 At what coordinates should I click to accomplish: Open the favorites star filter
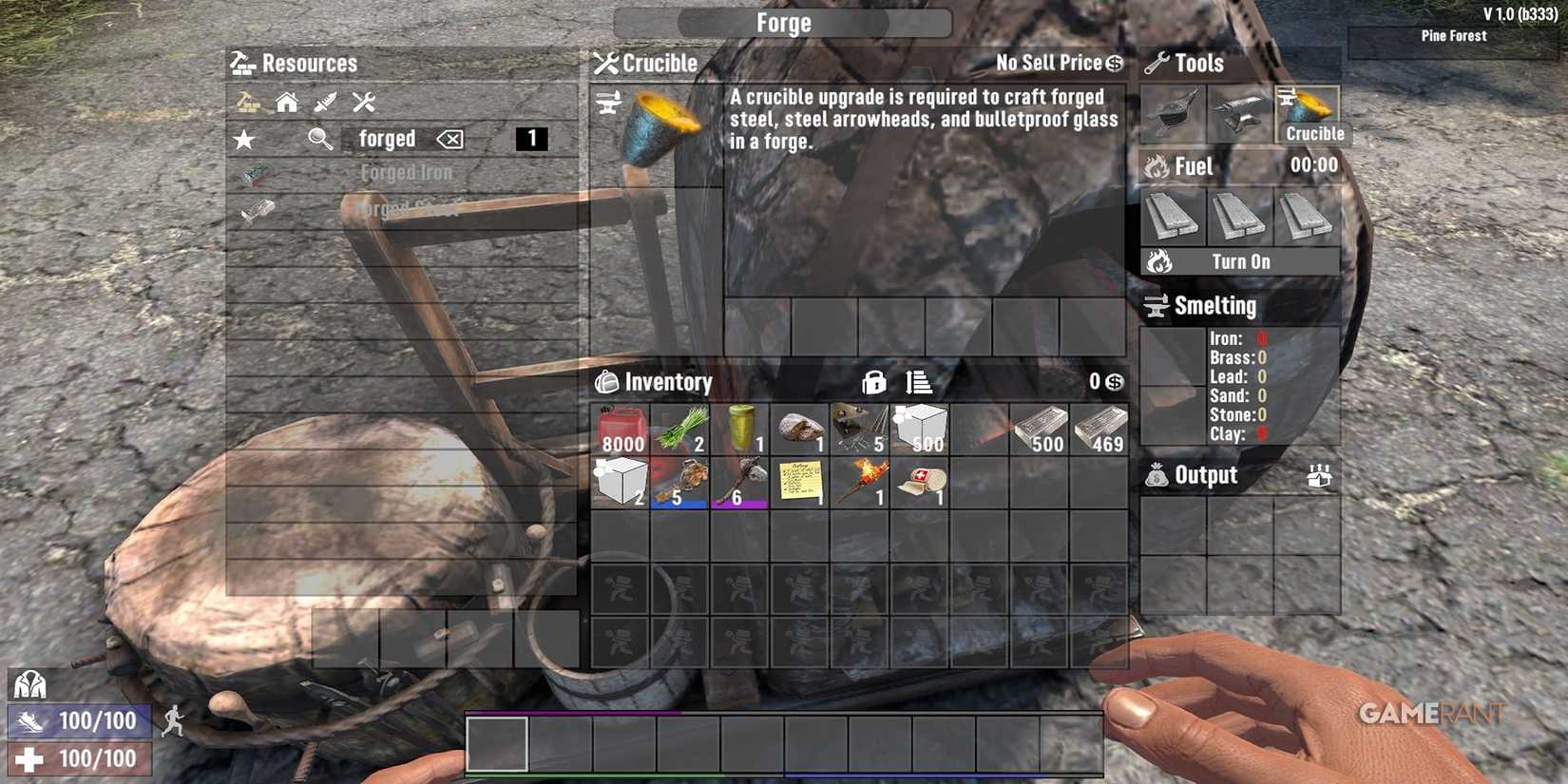pos(245,139)
